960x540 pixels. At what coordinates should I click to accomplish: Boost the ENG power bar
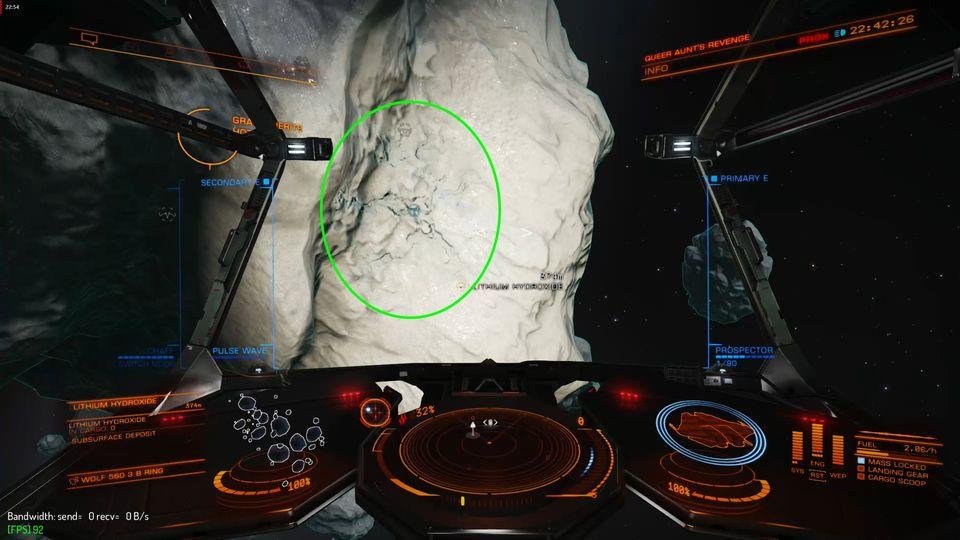click(x=816, y=440)
